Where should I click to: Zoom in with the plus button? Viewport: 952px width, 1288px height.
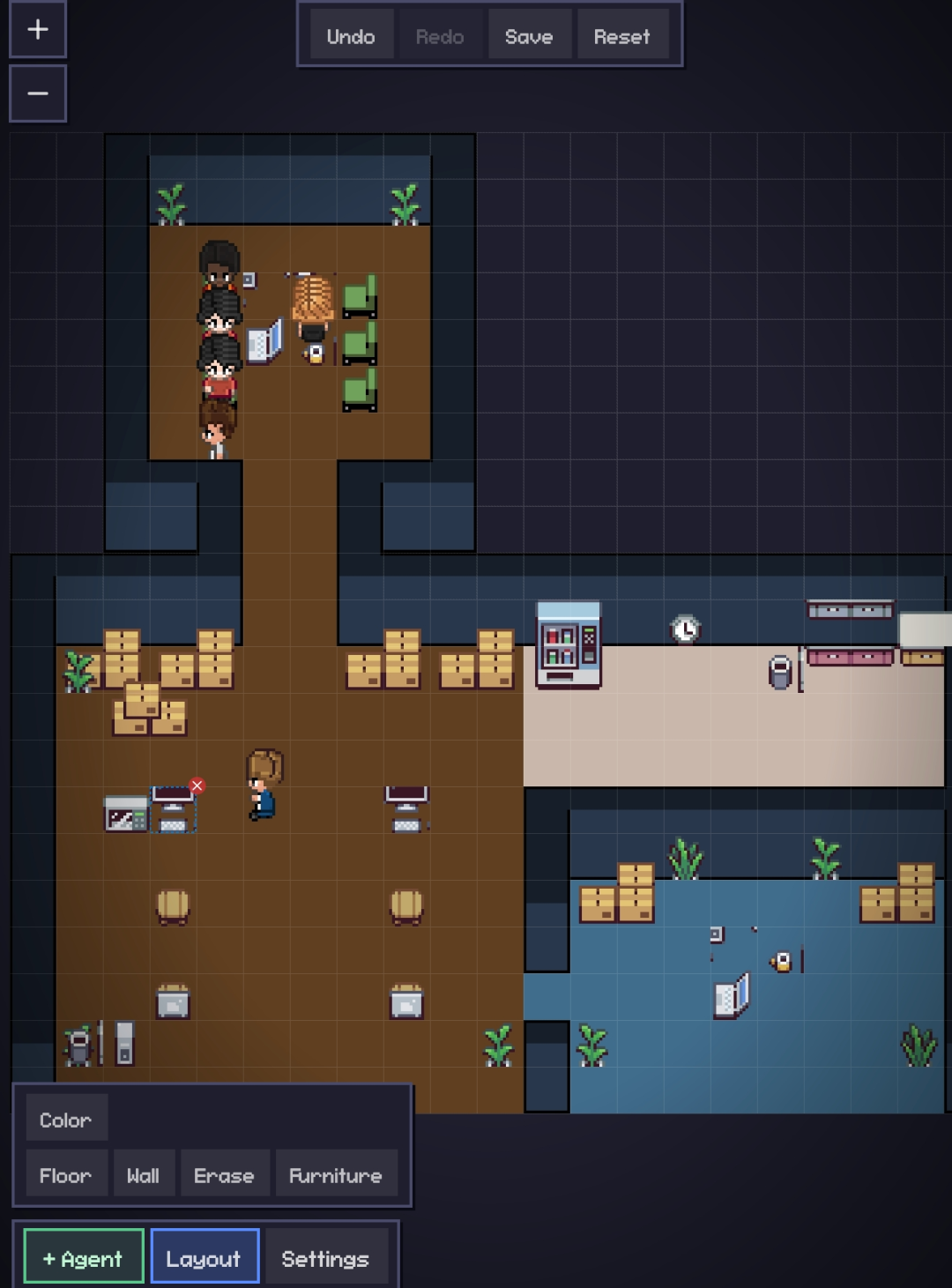pyautogui.click(x=38, y=29)
